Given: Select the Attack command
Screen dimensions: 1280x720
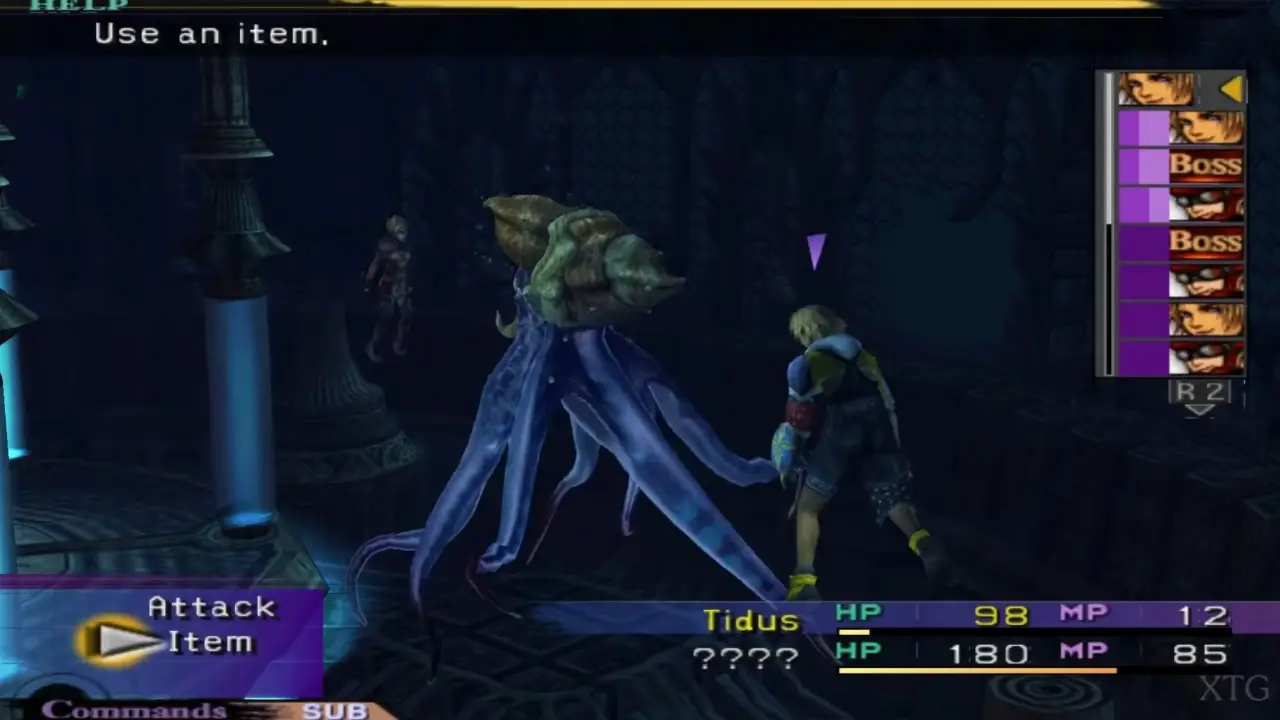Looking at the screenshot, I should [x=211, y=607].
